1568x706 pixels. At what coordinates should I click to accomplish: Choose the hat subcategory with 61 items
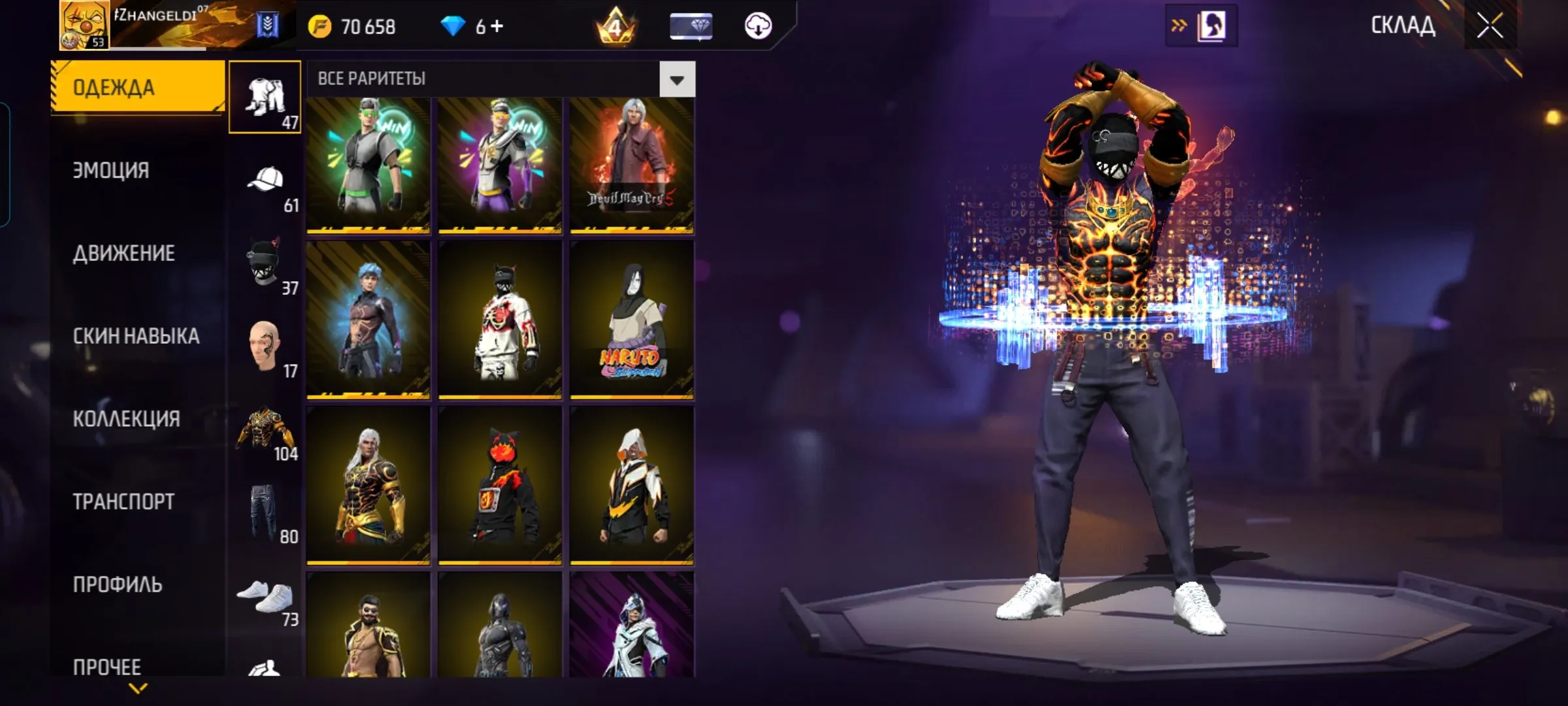[266, 184]
